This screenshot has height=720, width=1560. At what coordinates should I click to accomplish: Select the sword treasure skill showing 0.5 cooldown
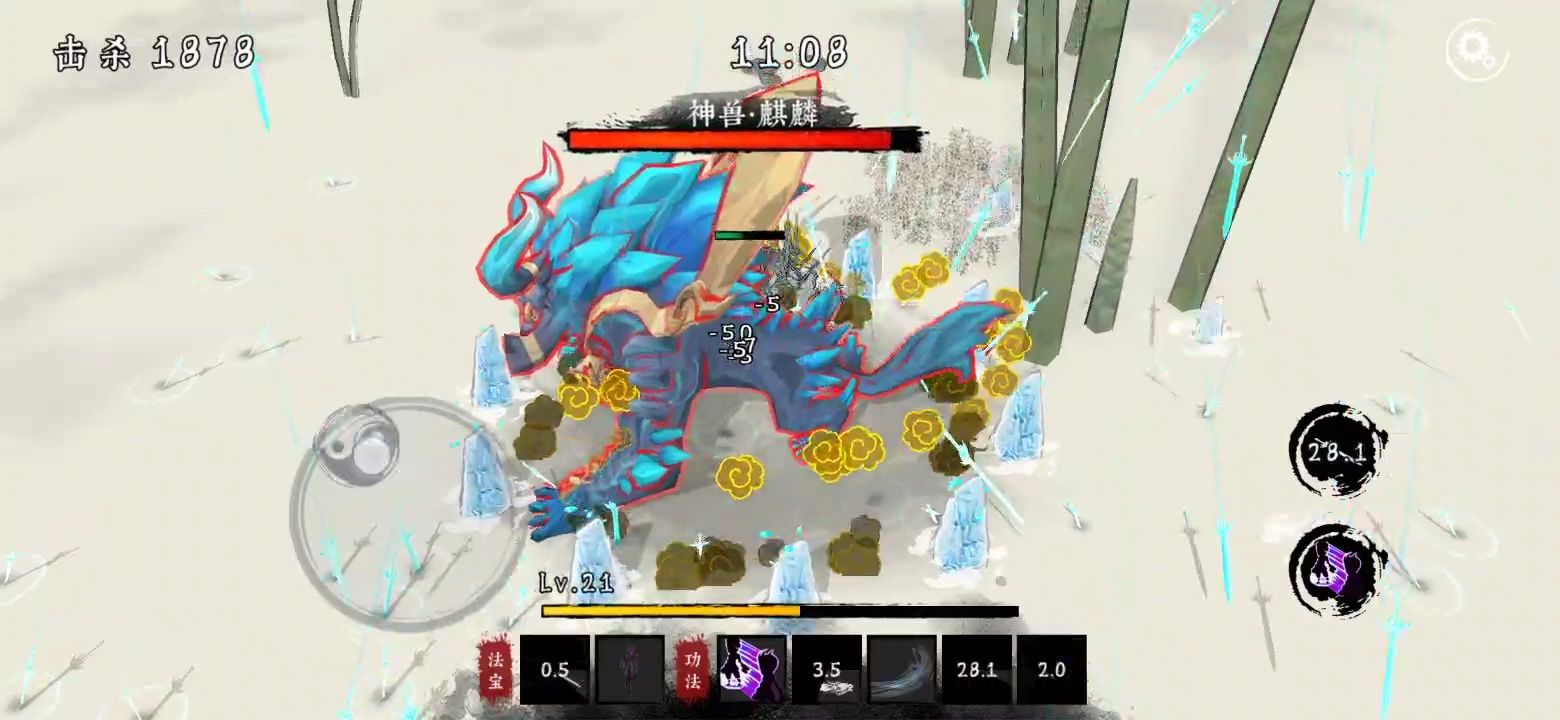[555, 668]
